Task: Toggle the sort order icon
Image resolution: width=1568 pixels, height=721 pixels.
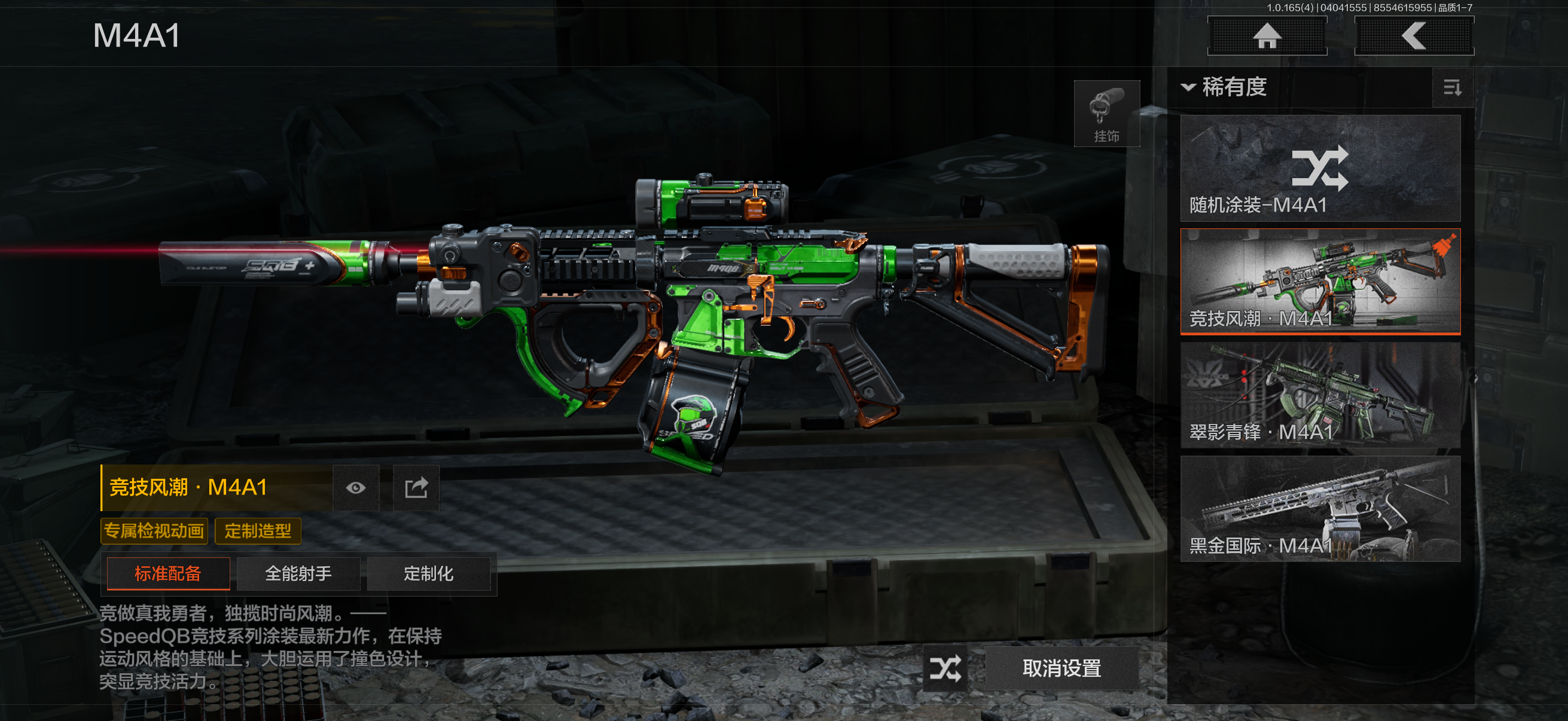Action: 1452,88
